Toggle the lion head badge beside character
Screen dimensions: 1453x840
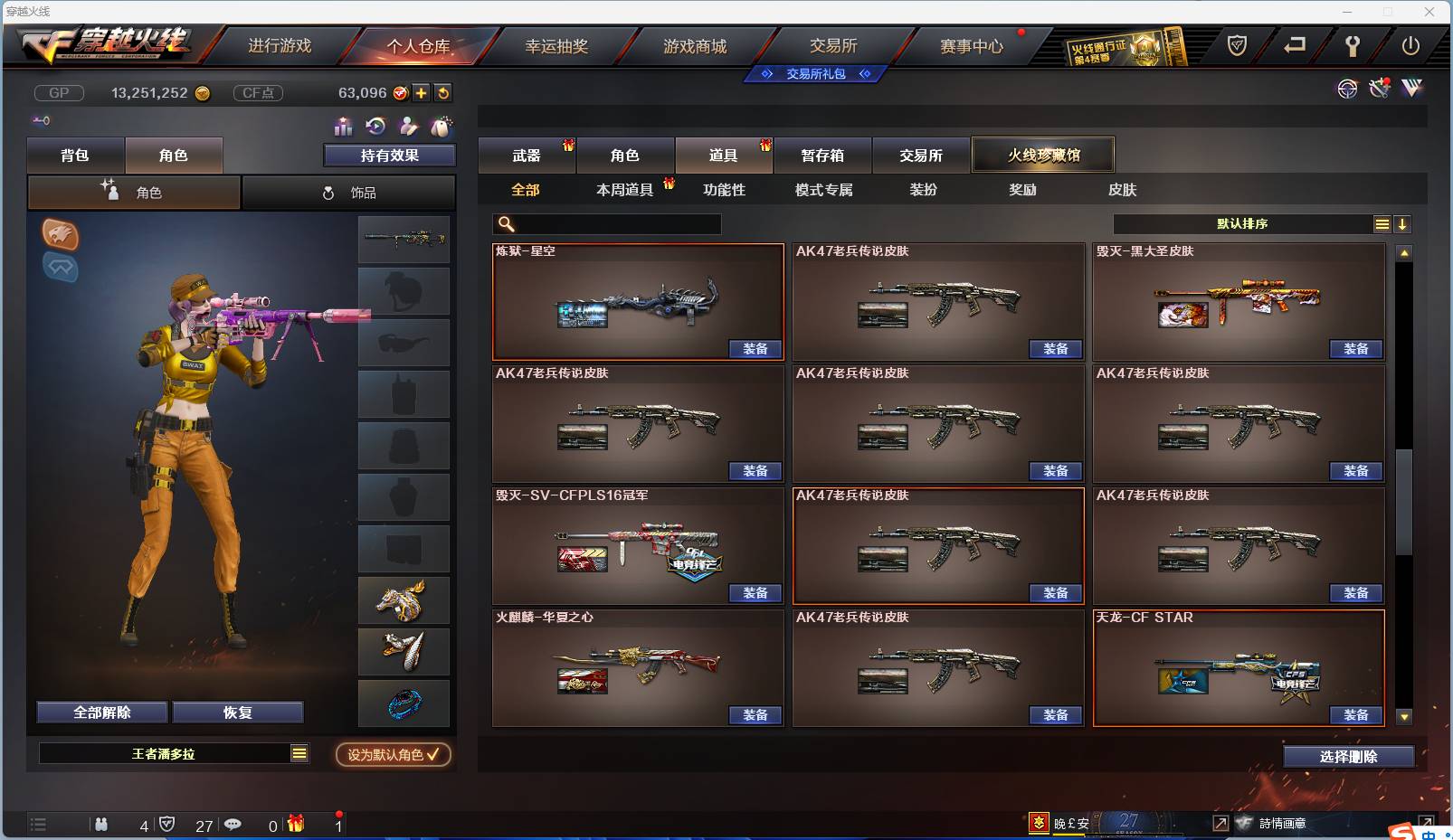[x=62, y=237]
